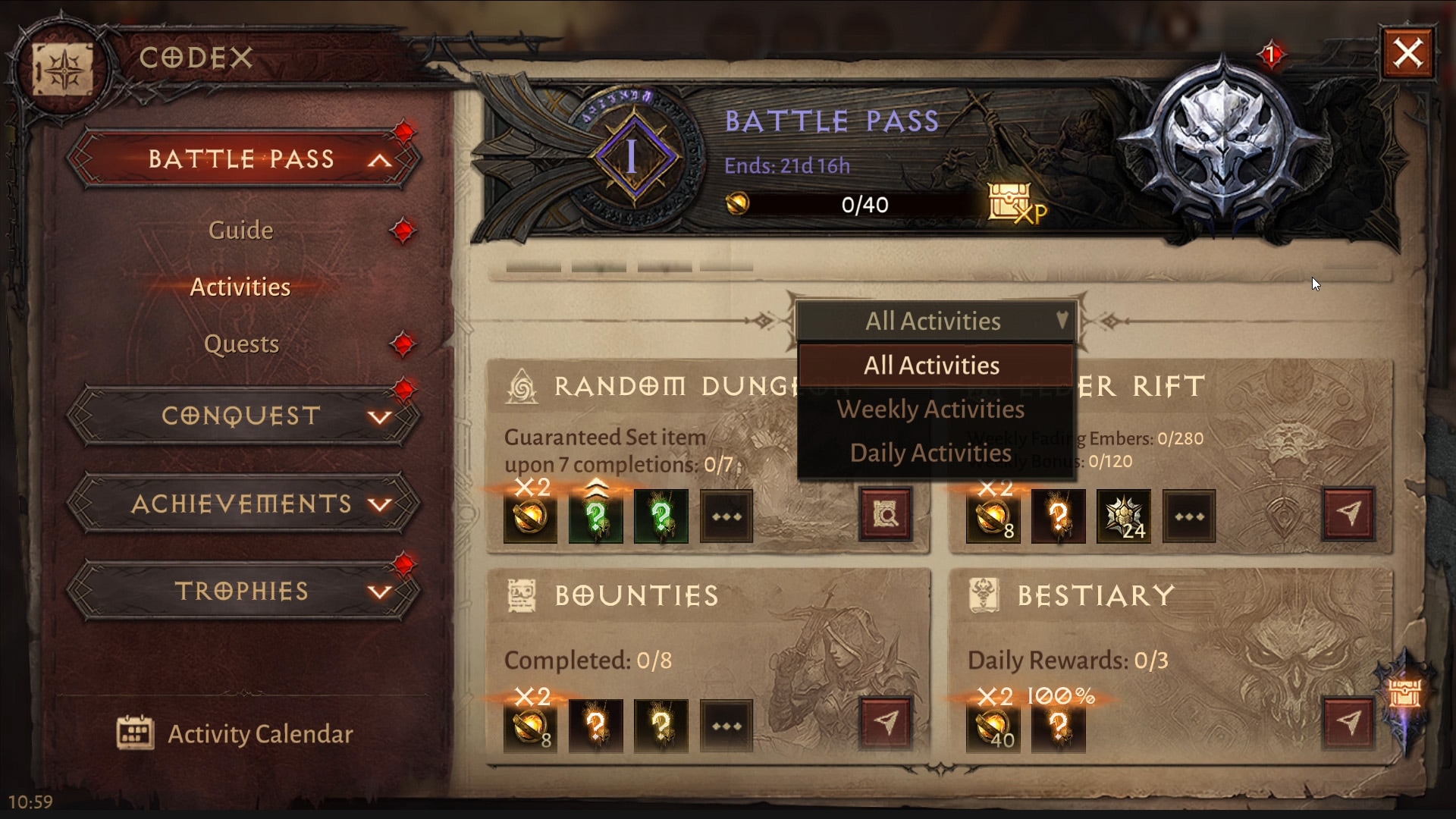Navigate to Elder Rift via arrow button
This screenshot has height=819, width=1456.
1348,513
